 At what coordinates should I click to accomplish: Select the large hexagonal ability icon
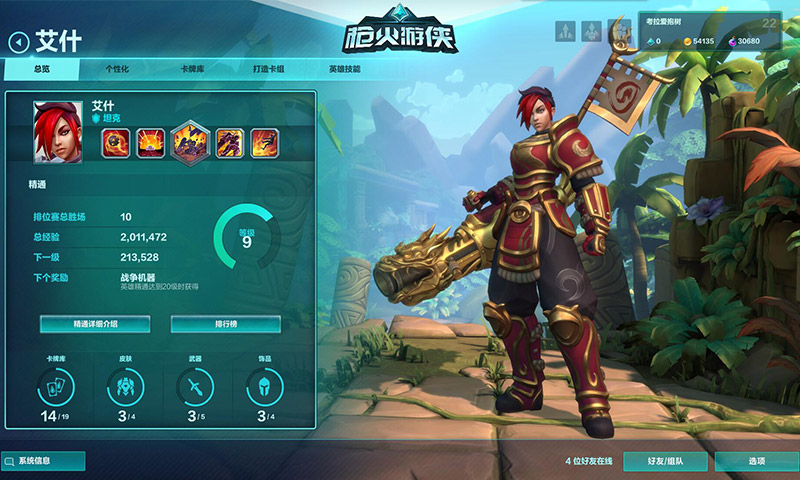tap(189, 142)
